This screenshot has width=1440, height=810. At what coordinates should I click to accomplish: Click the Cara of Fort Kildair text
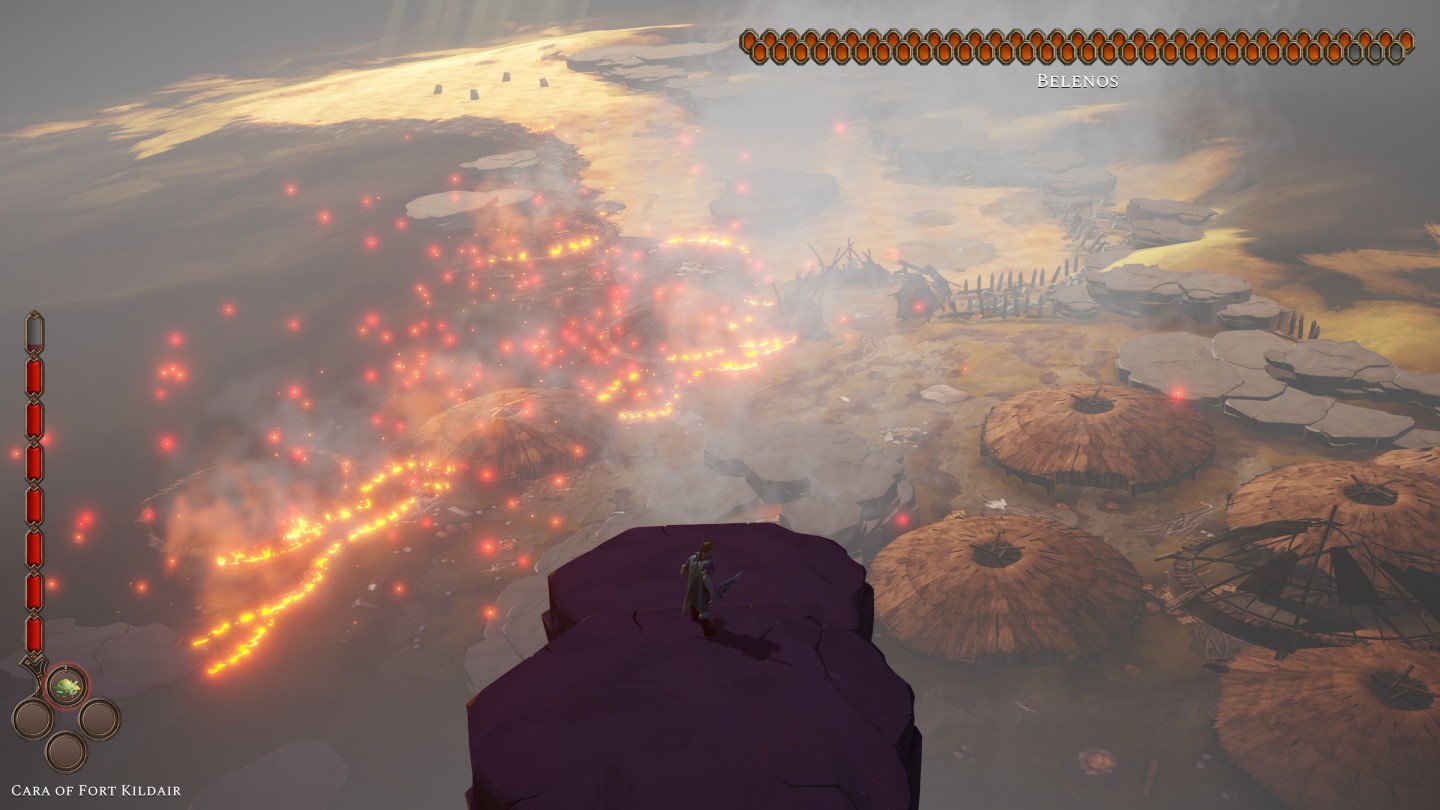tap(97, 789)
